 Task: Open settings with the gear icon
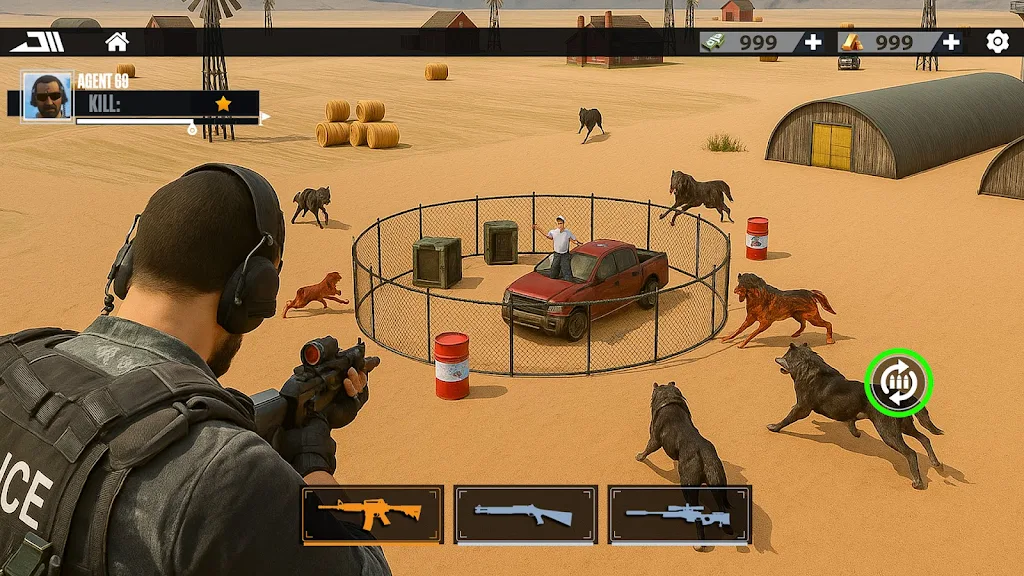pyautogui.click(x=997, y=41)
